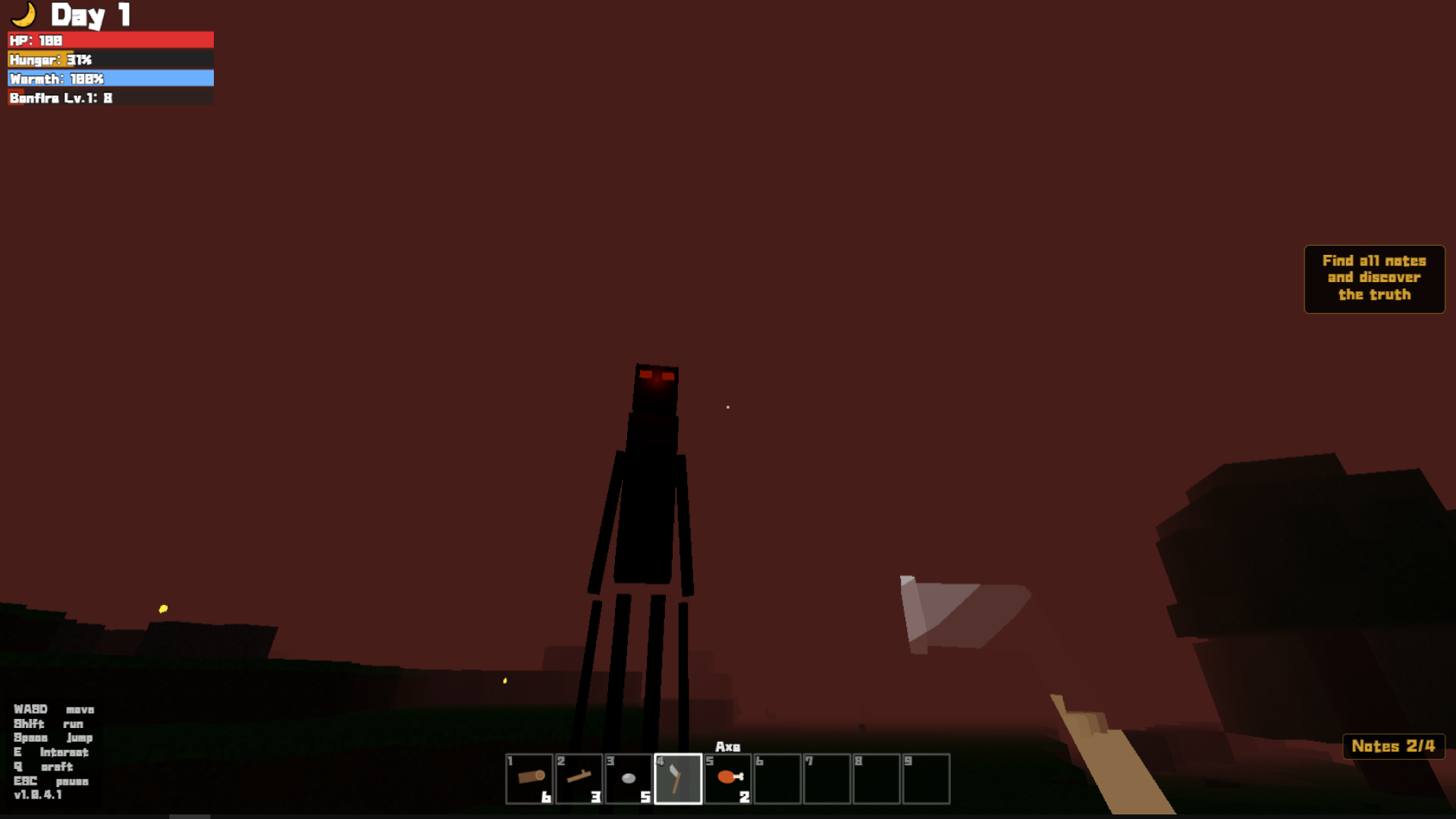Select the stick item in hotbar slot 2
The image size is (1456, 819).
579,777
